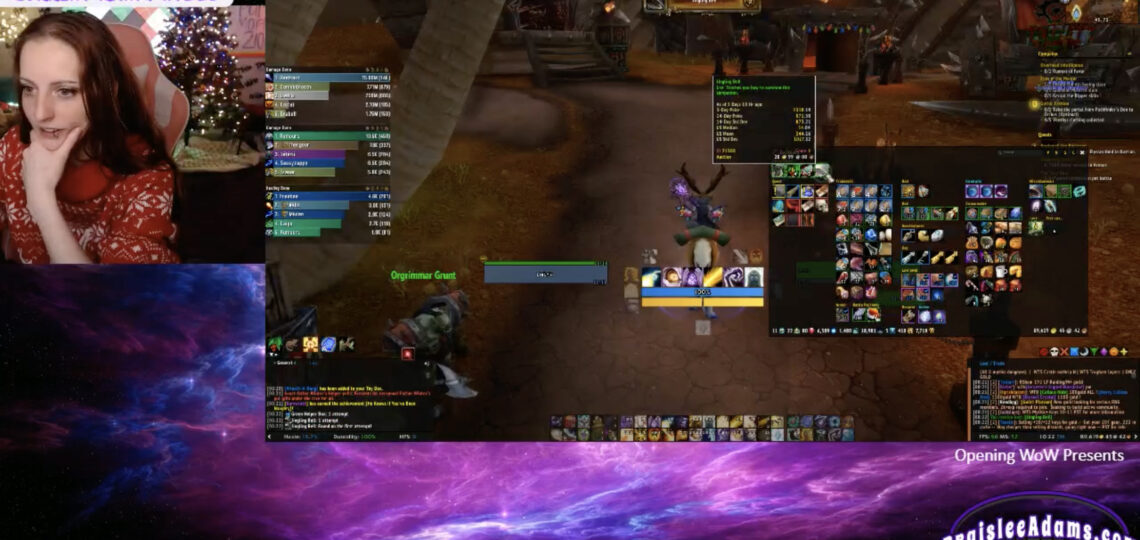1140x540 pixels.
Task: Open the Campaign section in the quest tracker
Action: pos(1048,53)
